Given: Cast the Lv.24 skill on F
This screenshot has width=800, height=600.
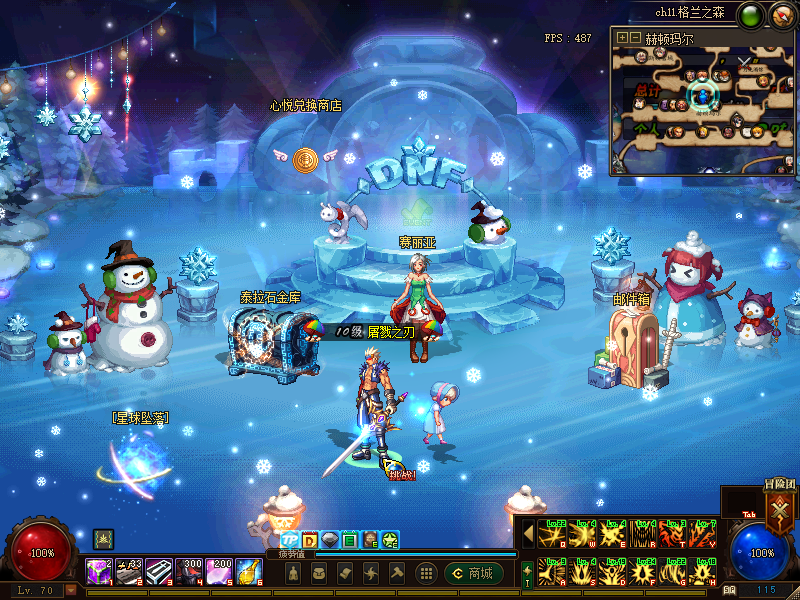Looking at the screenshot, I should (x=642, y=572).
